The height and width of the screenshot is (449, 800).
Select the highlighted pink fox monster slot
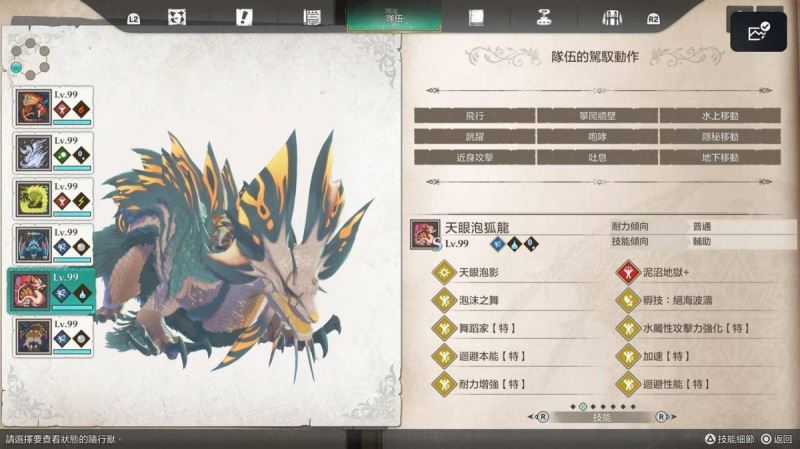point(53,290)
